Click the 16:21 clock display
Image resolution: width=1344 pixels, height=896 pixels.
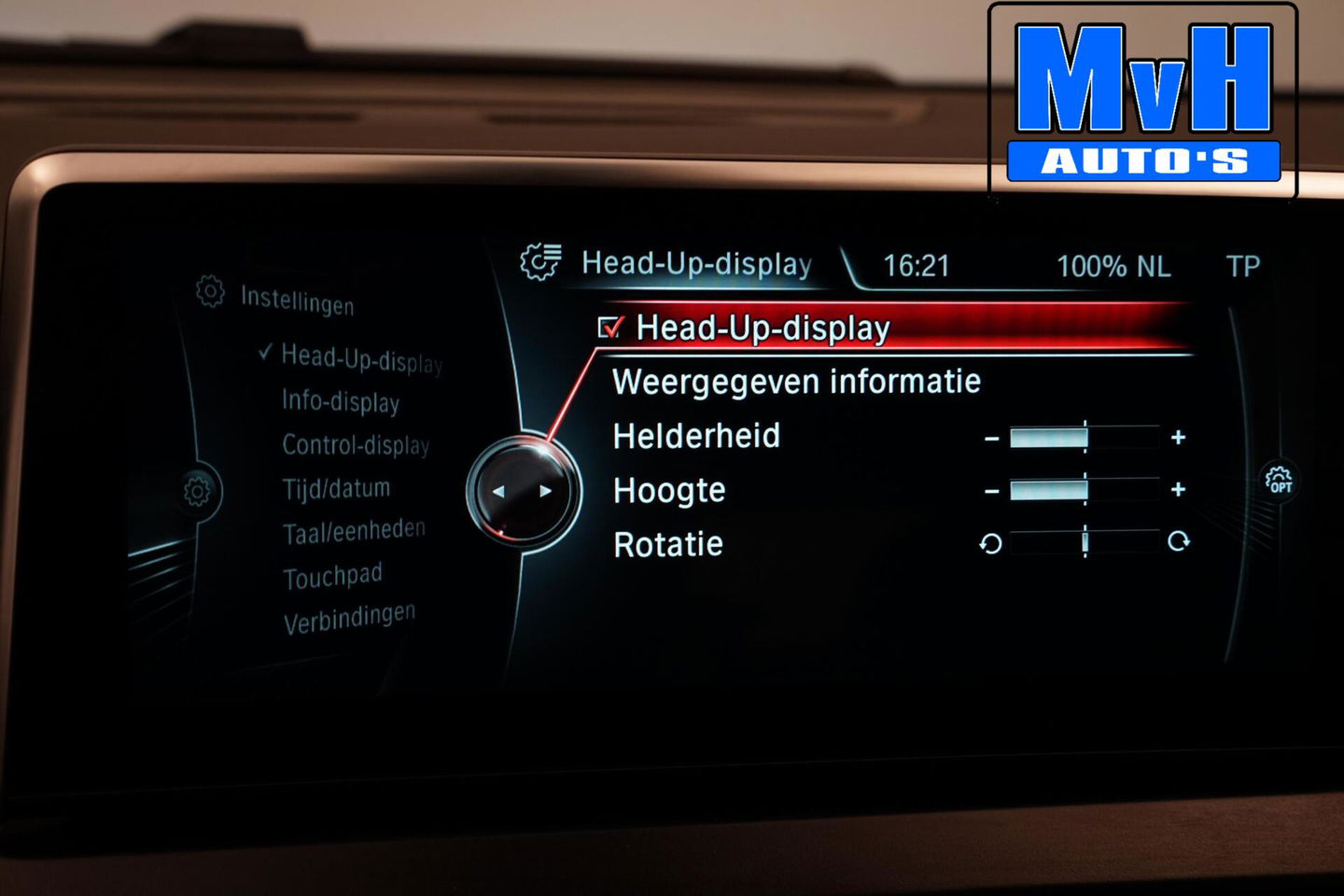pos(916,265)
